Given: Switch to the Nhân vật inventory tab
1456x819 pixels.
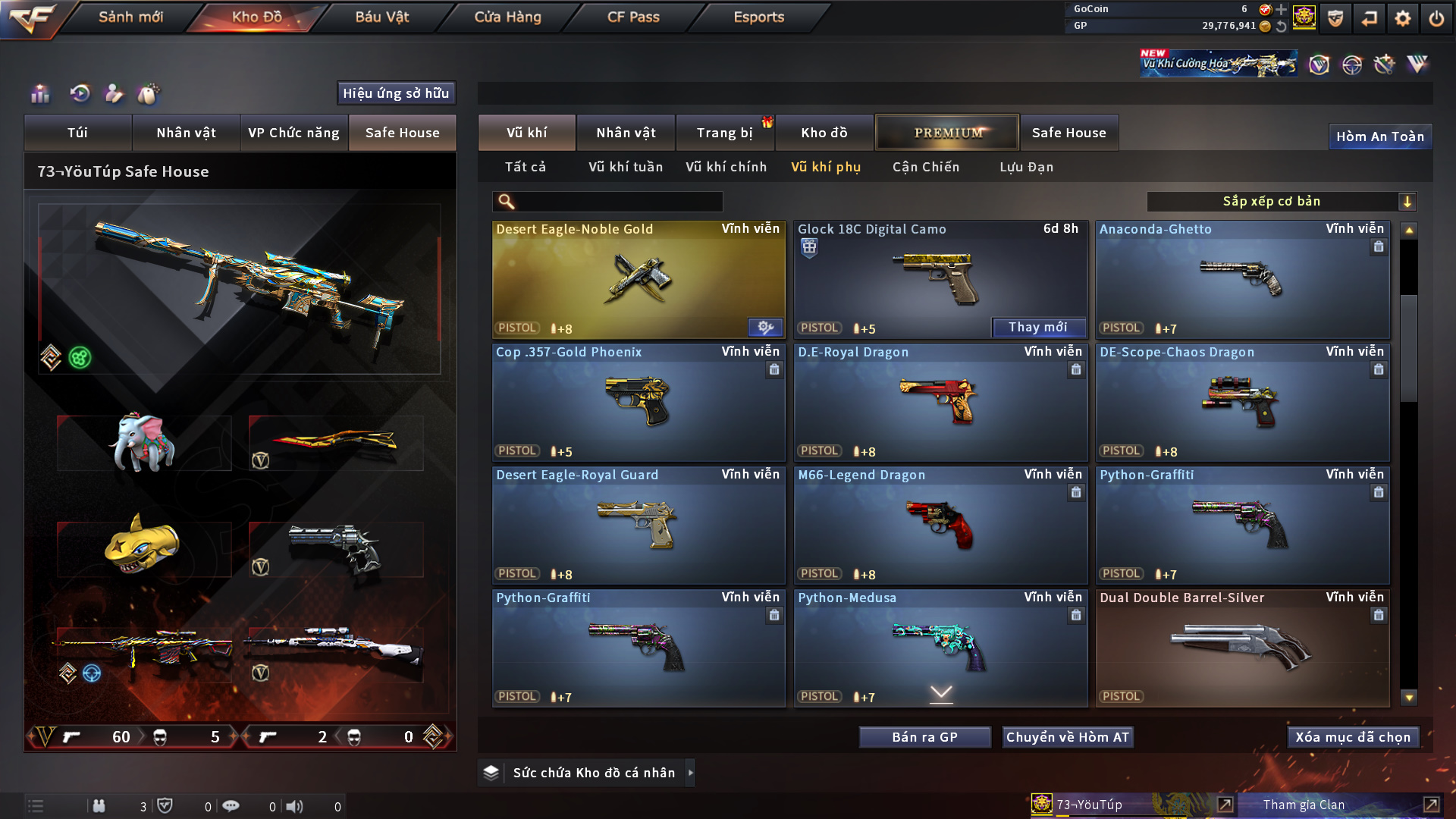Looking at the screenshot, I should [626, 133].
